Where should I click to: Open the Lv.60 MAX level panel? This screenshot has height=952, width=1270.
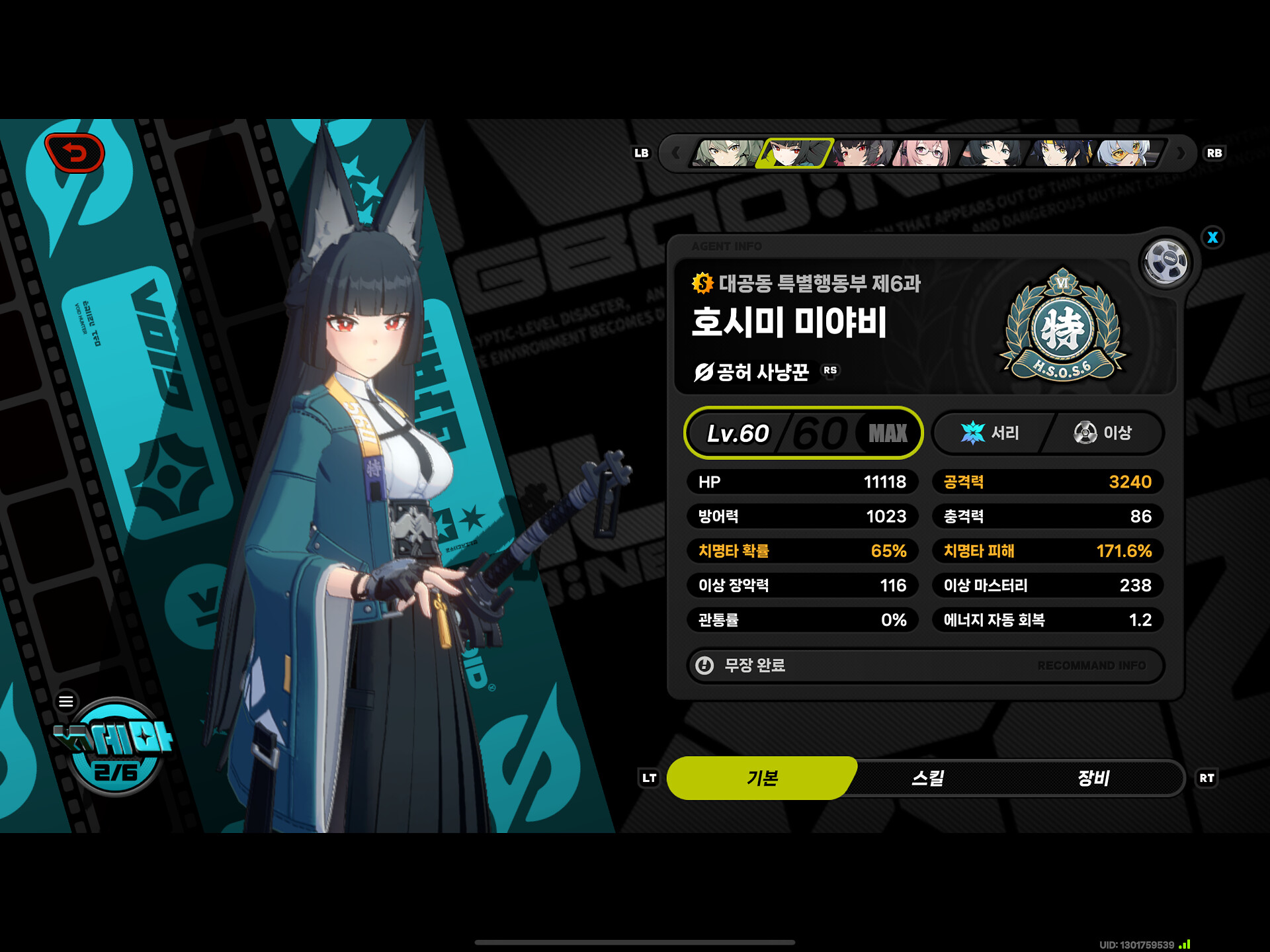803,433
